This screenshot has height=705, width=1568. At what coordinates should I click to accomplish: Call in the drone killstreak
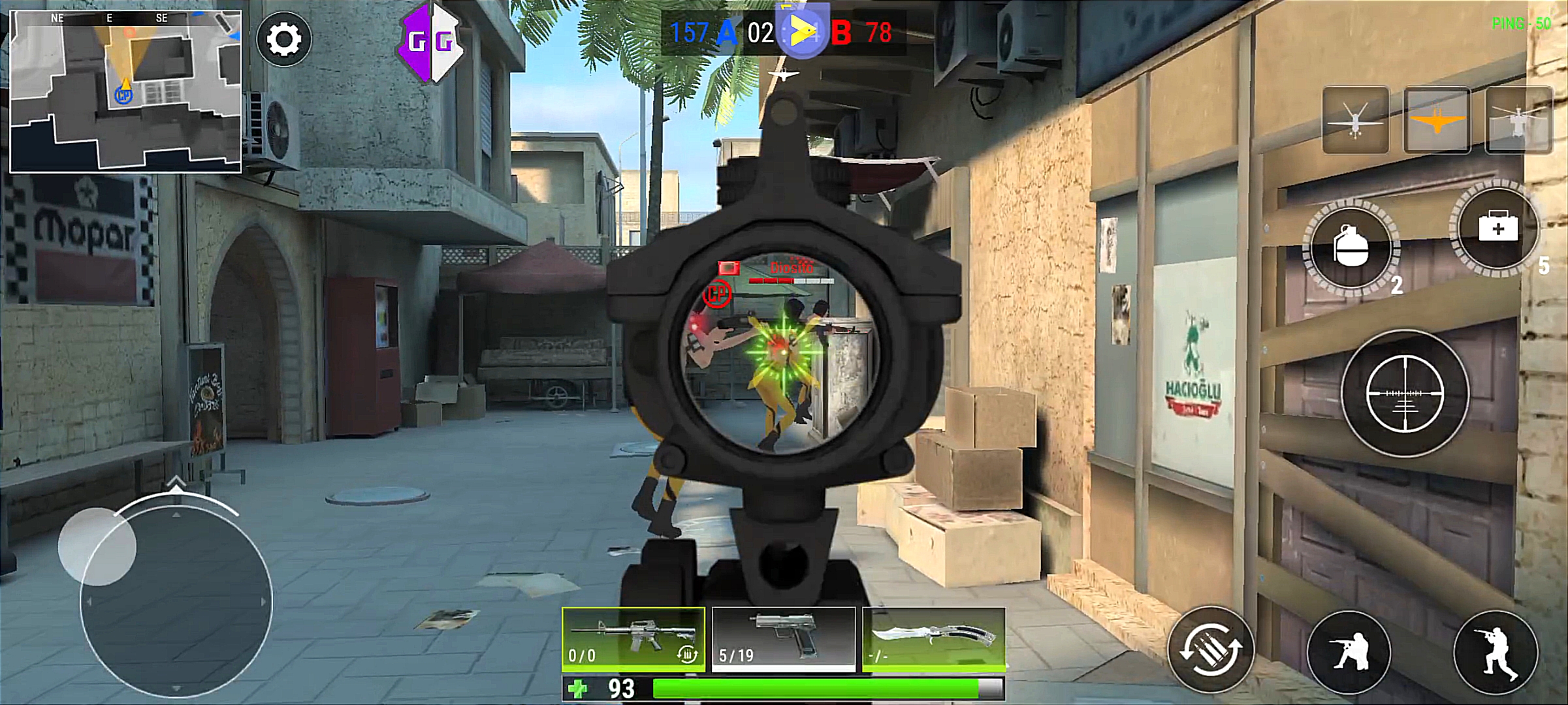(1356, 121)
